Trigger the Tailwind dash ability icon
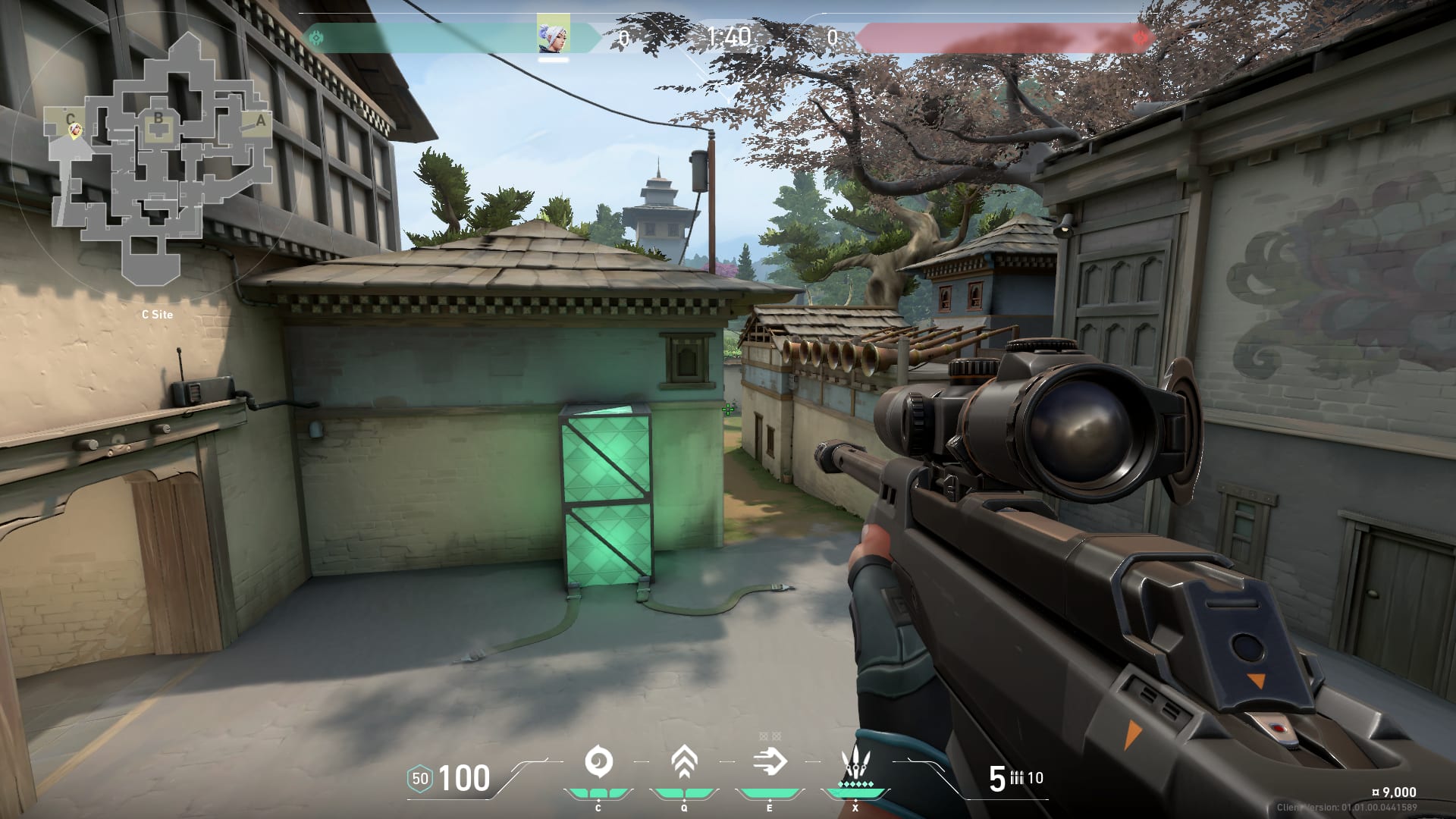1456x819 pixels. coord(770,761)
